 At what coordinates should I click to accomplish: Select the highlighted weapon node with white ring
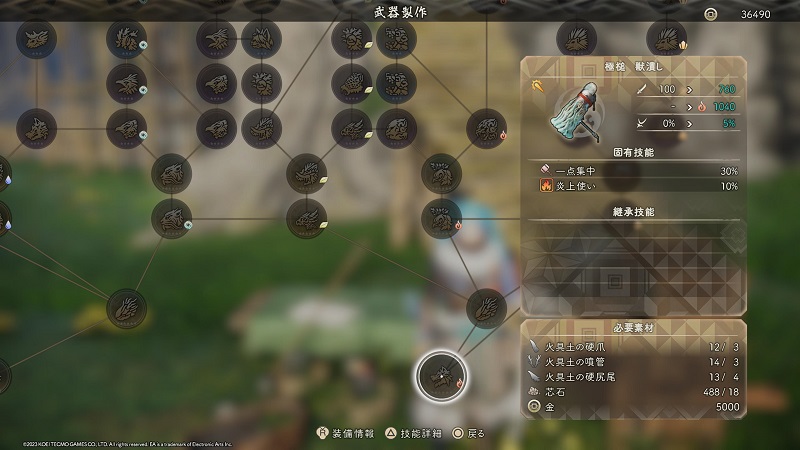pos(439,375)
